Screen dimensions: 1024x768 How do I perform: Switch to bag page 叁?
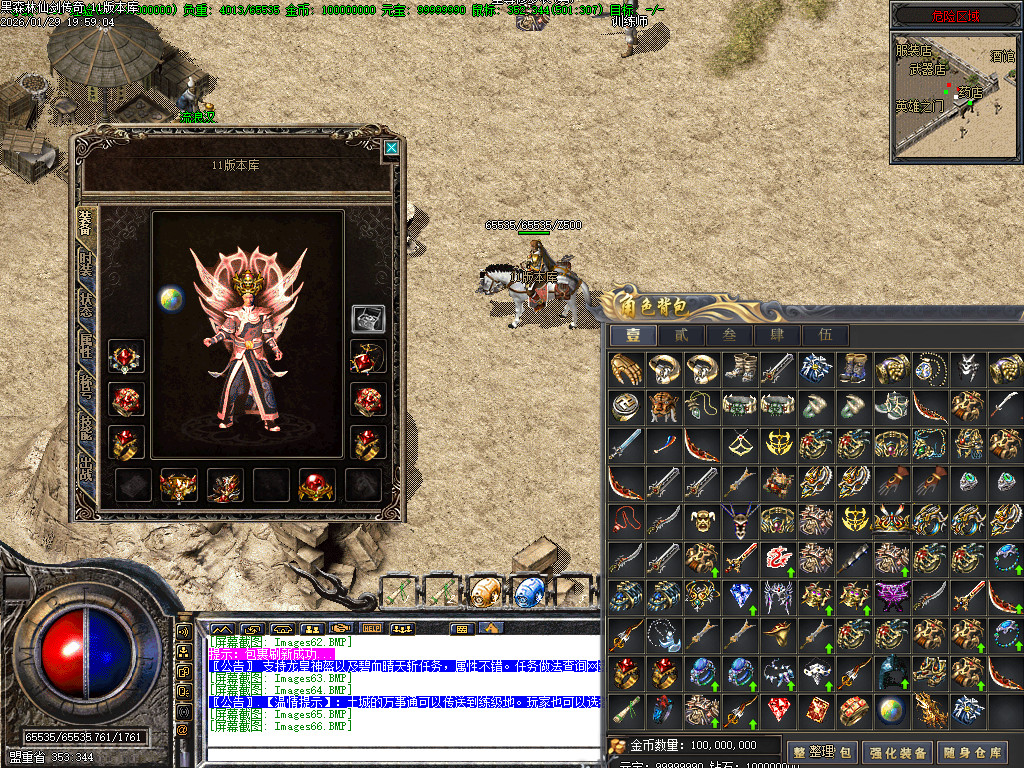[729, 335]
